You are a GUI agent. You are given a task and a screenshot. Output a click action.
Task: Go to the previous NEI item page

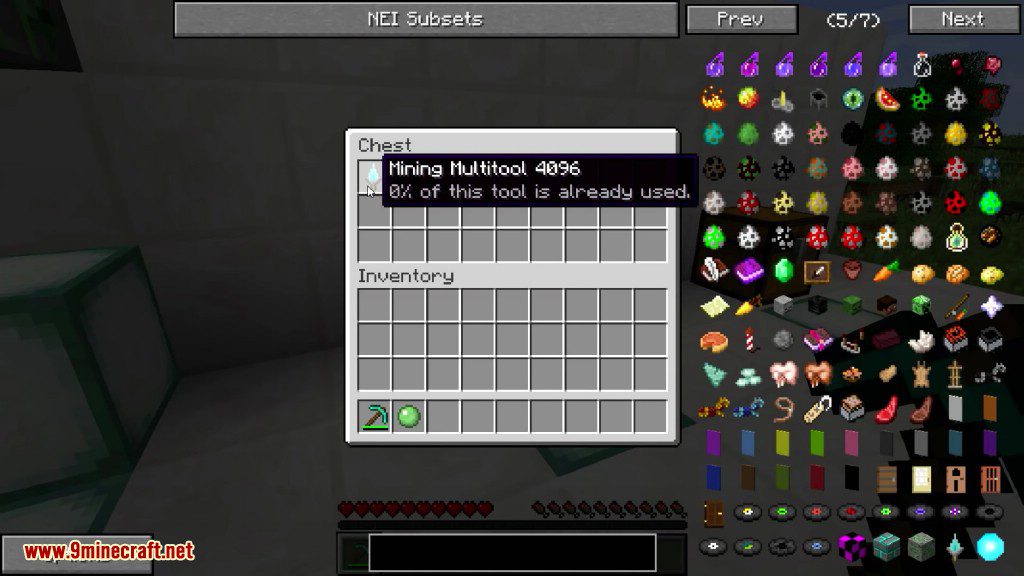pyautogui.click(x=741, y=19)
